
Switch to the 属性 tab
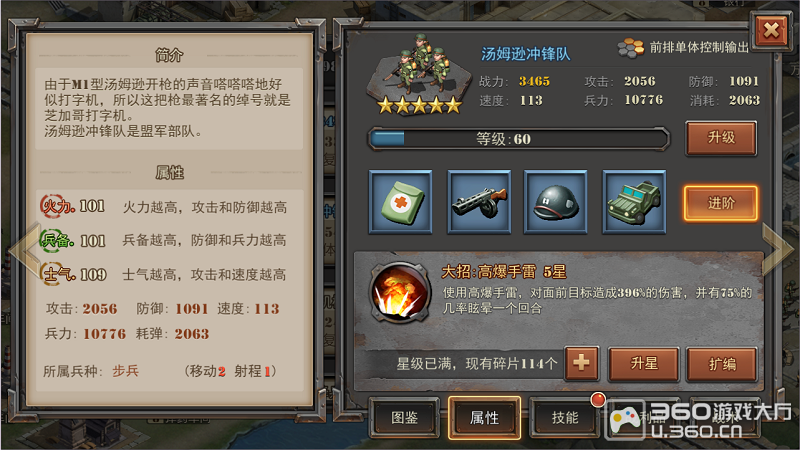[484, 417]
